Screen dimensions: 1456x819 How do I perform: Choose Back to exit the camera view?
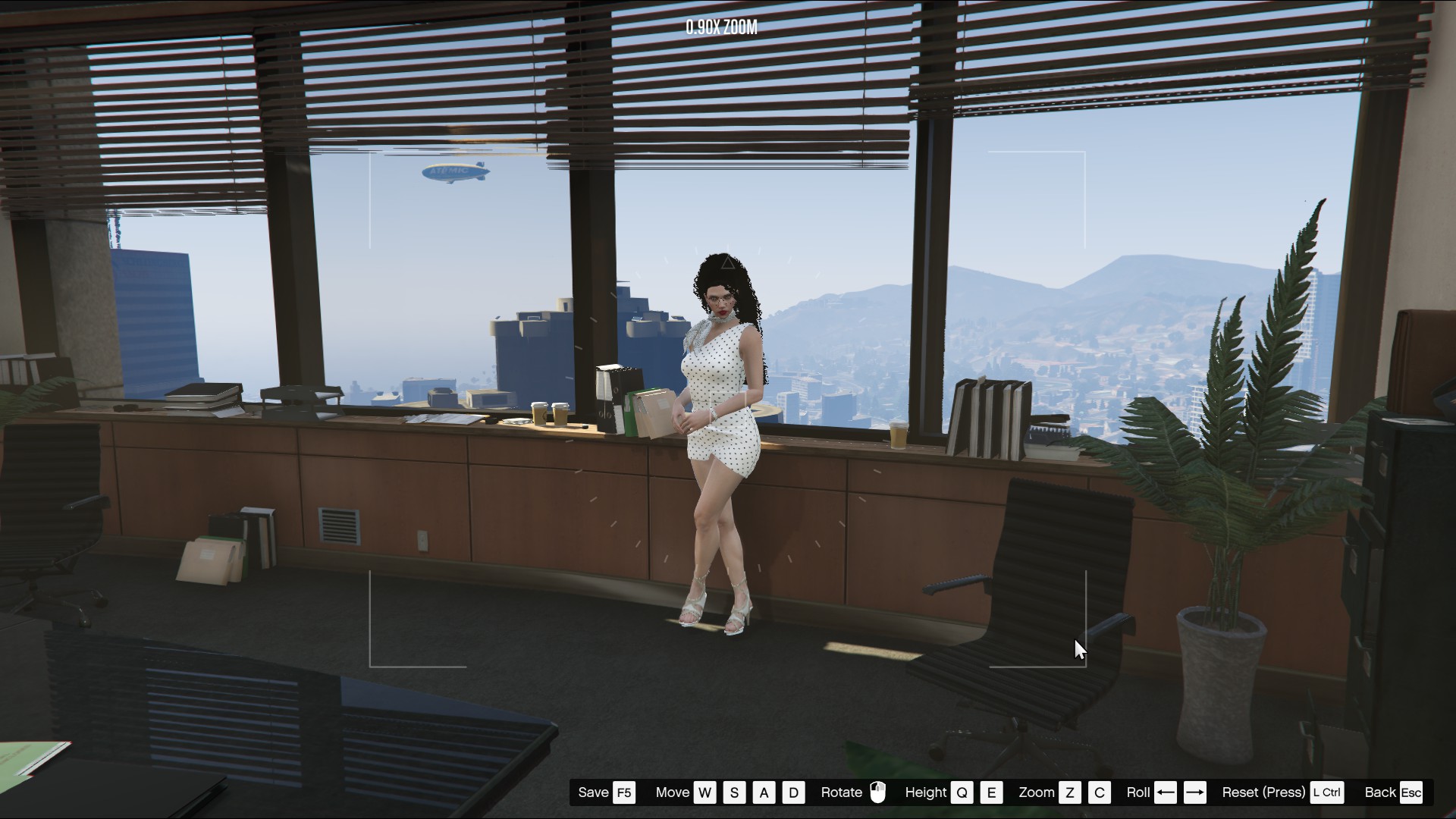[x=1379, y=792]
